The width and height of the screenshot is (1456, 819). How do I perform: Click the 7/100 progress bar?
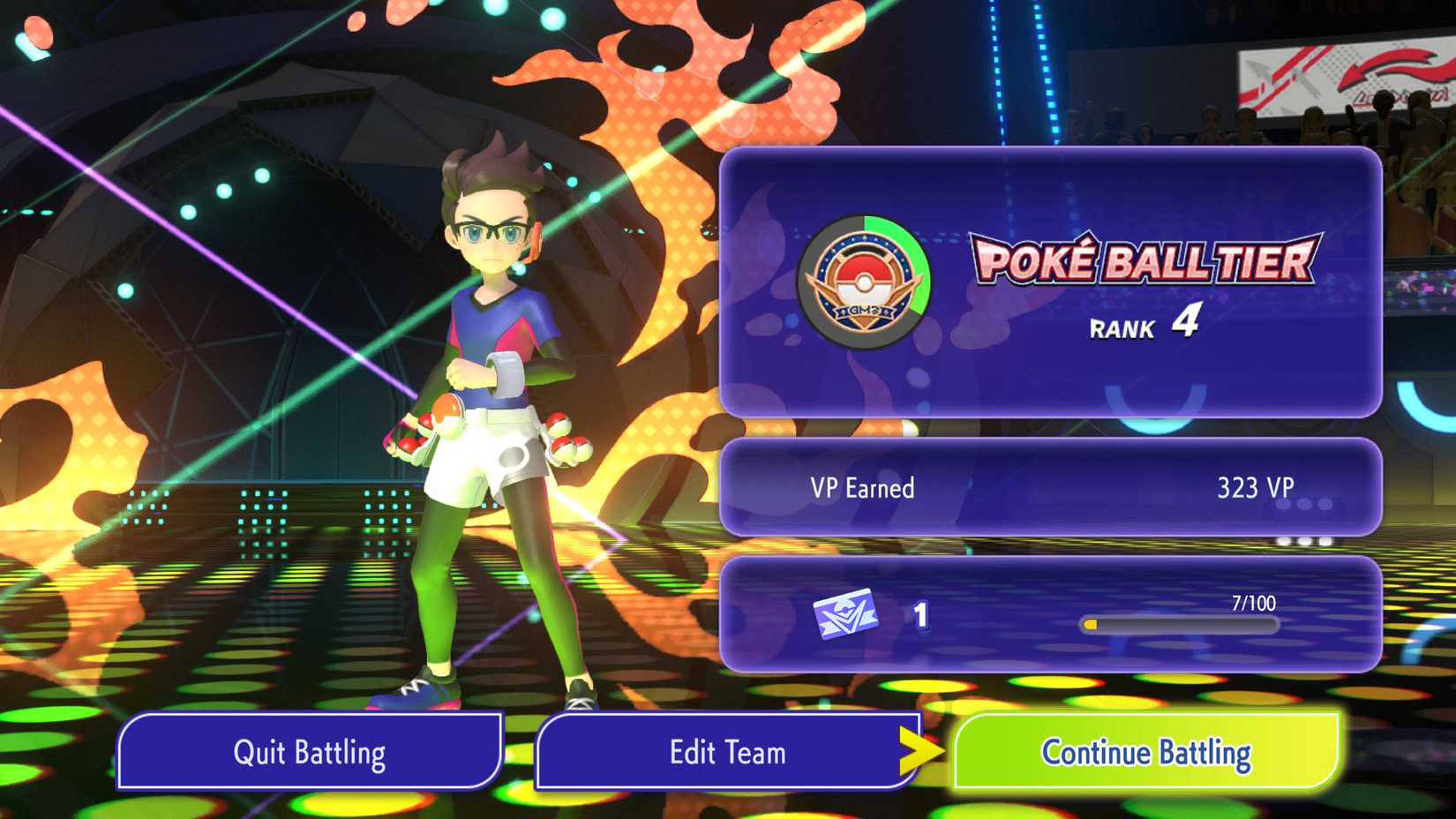(1182, 623)
